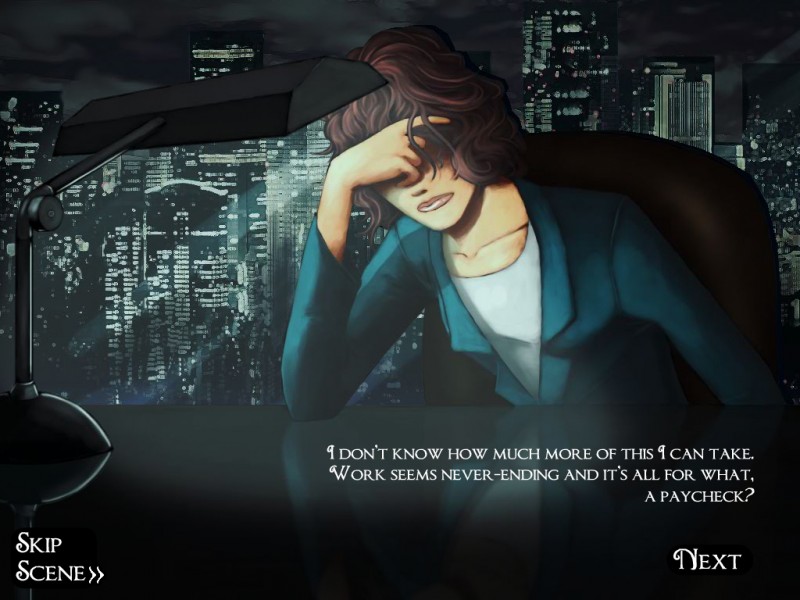
Task: Skip the current cutscene scene
Action: click(x=58, y=559)
